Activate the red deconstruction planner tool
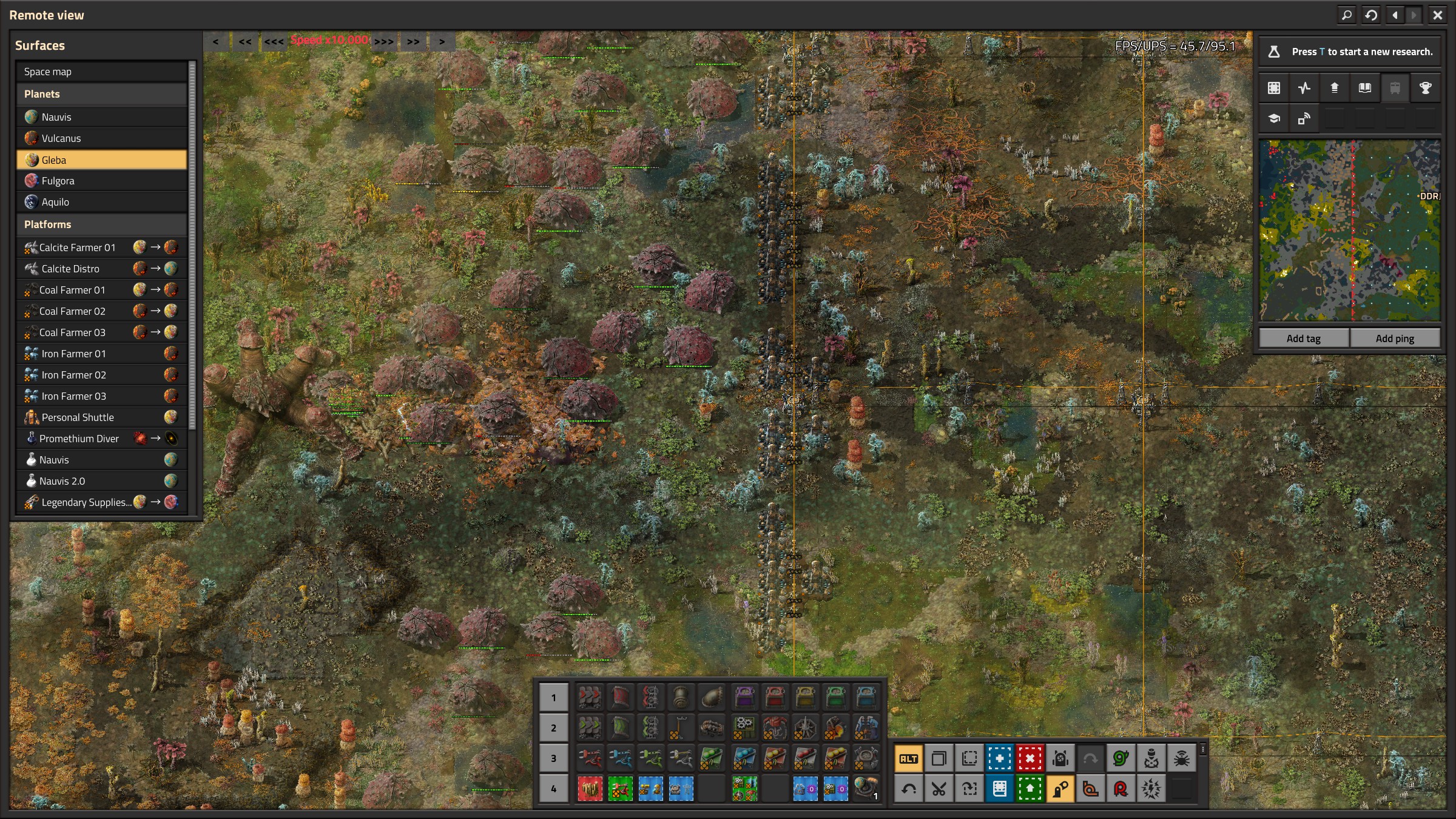The image size is (1456, 819). tap(1030, 758)
